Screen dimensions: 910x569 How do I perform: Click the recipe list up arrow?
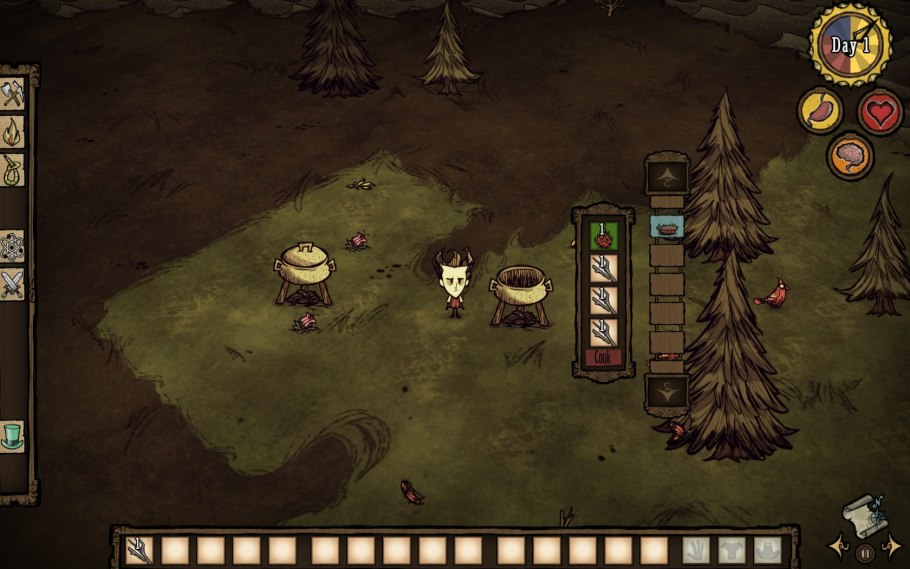pos(666,177)
